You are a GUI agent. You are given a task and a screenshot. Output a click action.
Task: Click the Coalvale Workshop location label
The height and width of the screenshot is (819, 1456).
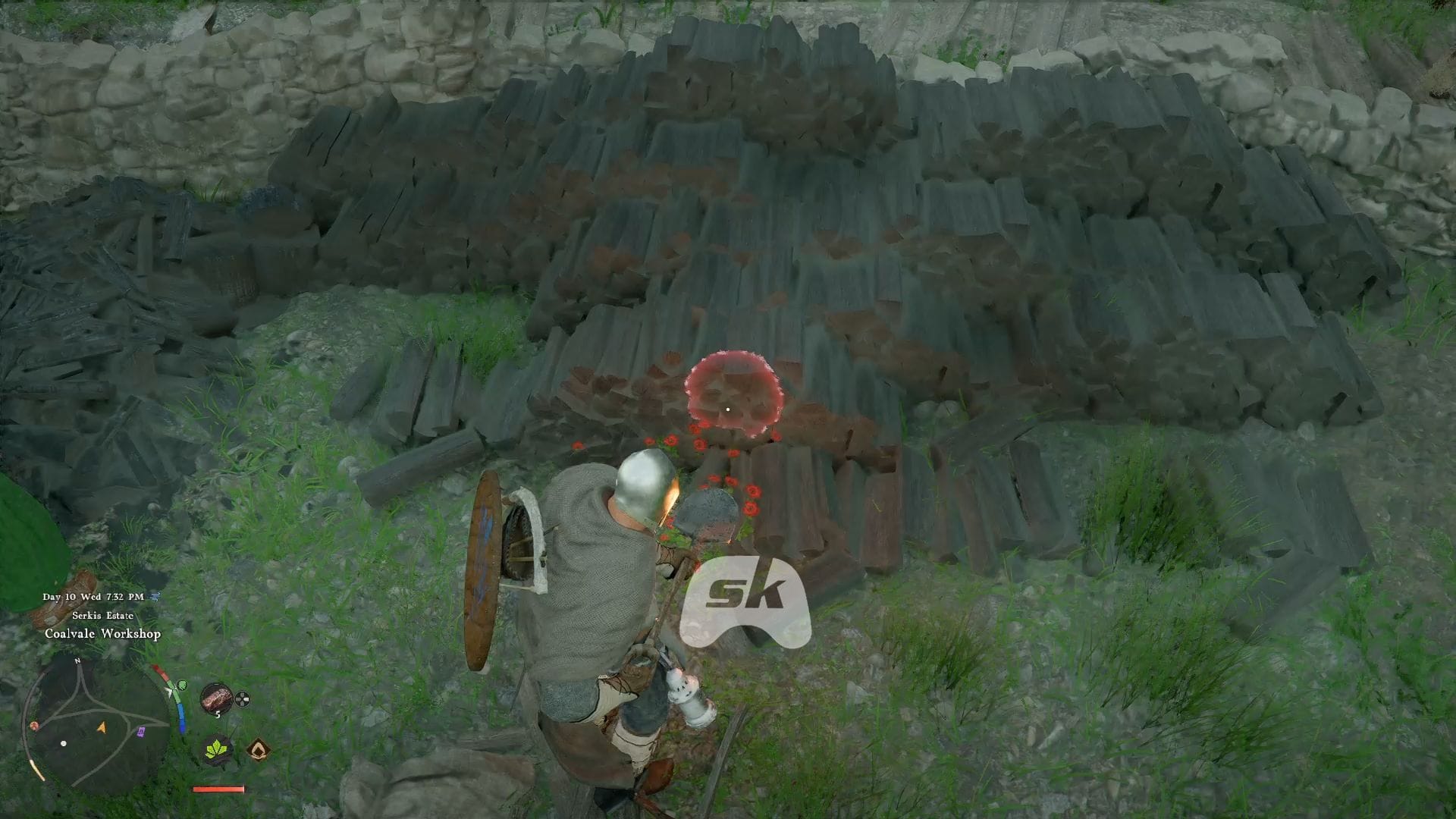point(103,633)
